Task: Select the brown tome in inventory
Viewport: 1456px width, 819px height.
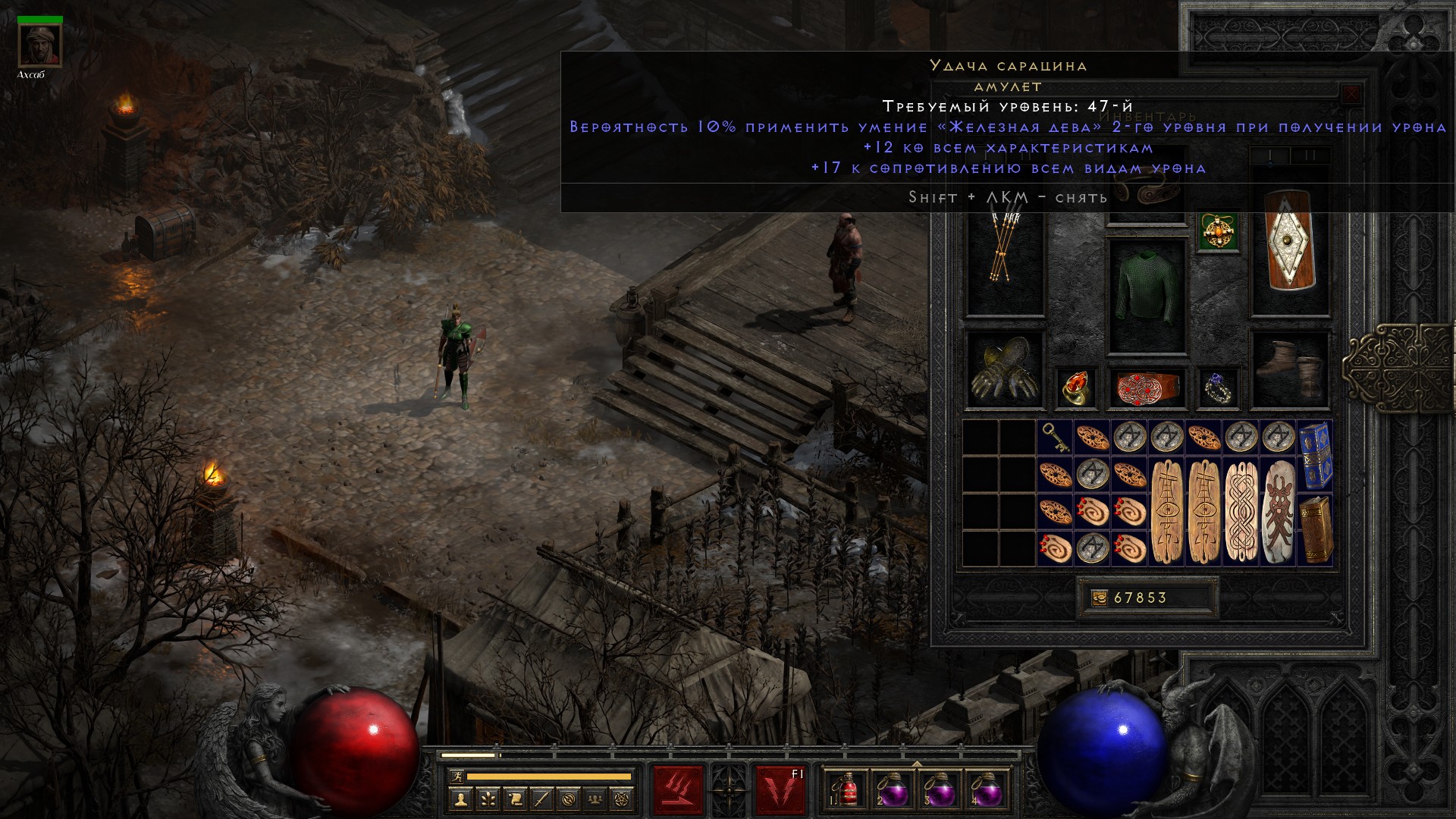Action: click(x=1315, y=530)
